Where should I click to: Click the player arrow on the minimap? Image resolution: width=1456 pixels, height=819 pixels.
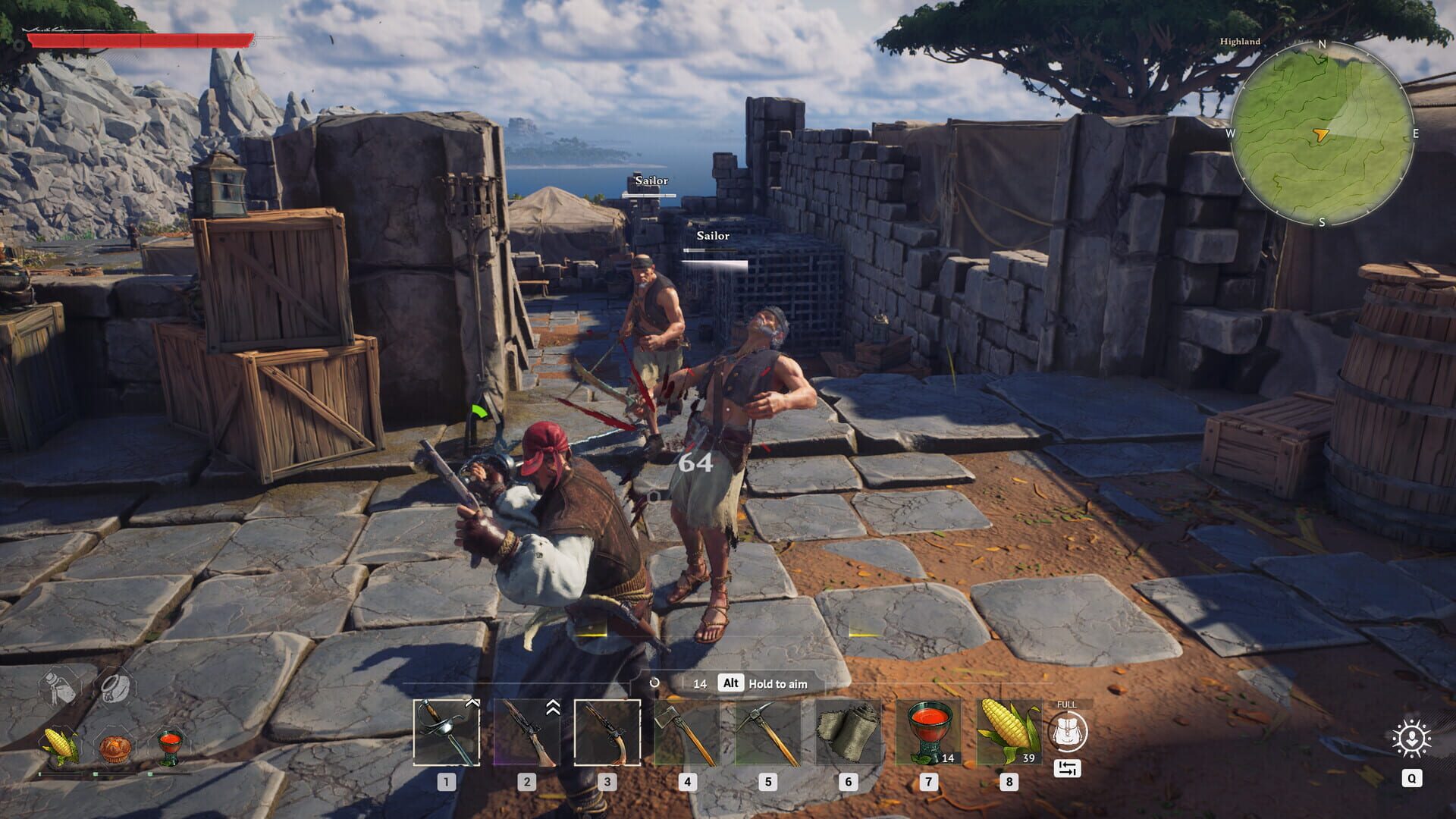[1319, 134]
